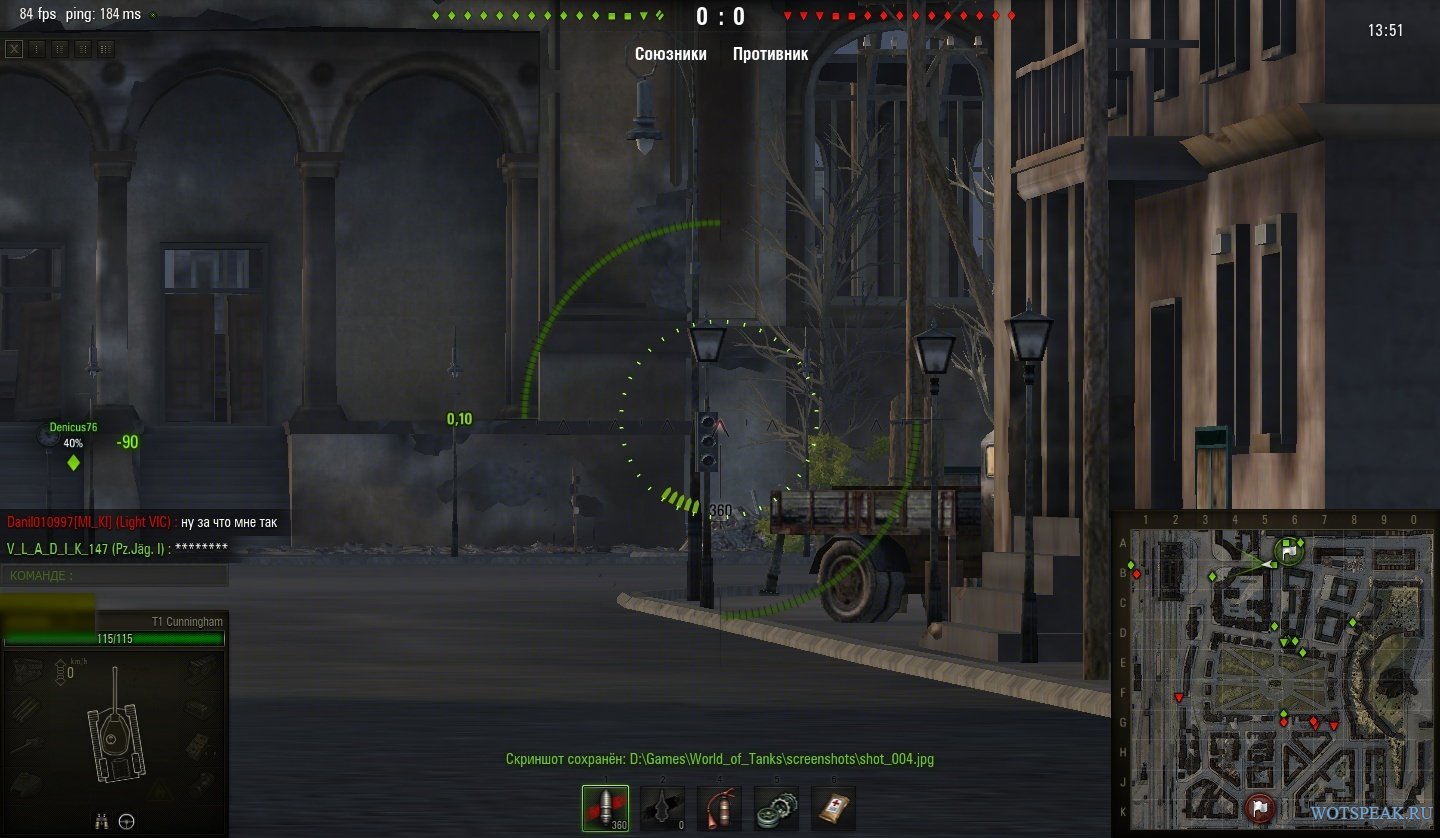
Task: Click the red enemy base flag on the minimap
Action: tap(1259, 805)
